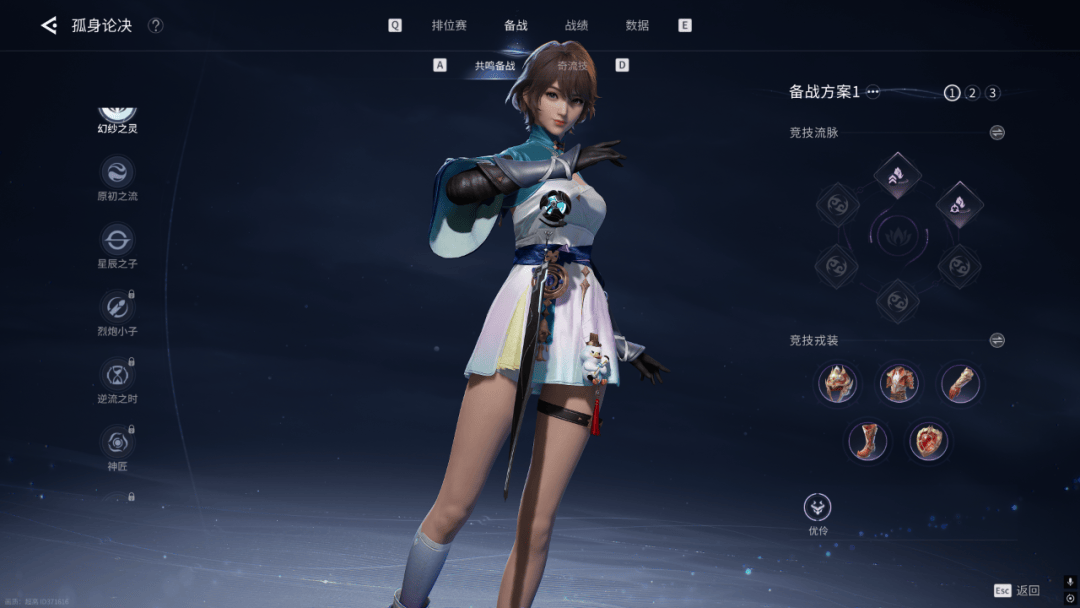The image size is (1080, 608).
Task: Select the 共鸣备战 sub-tab
Action: (495, 66)
